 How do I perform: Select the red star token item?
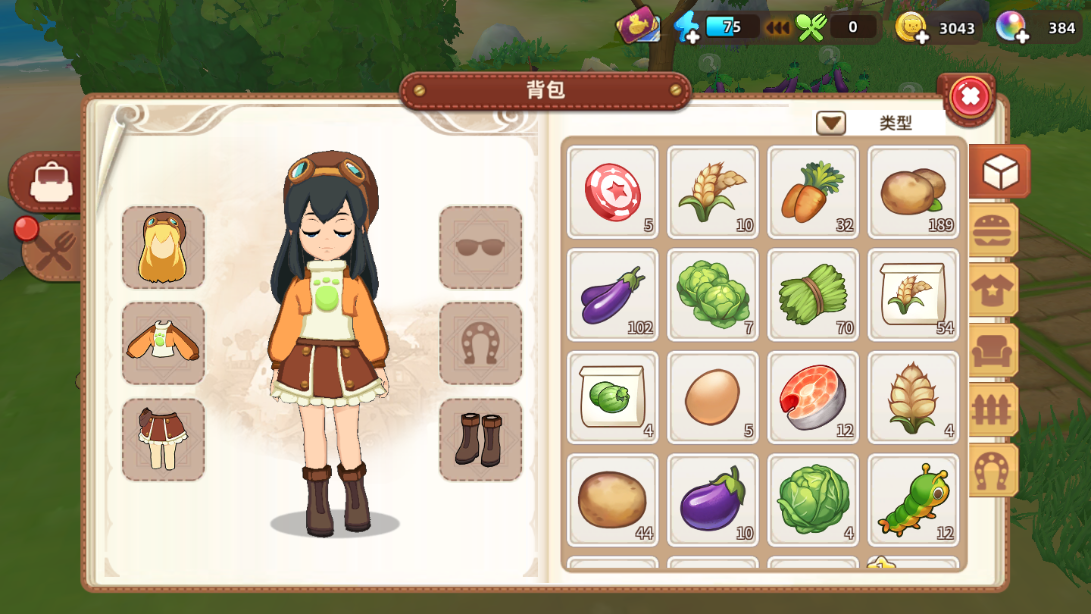tap(613, 192)
